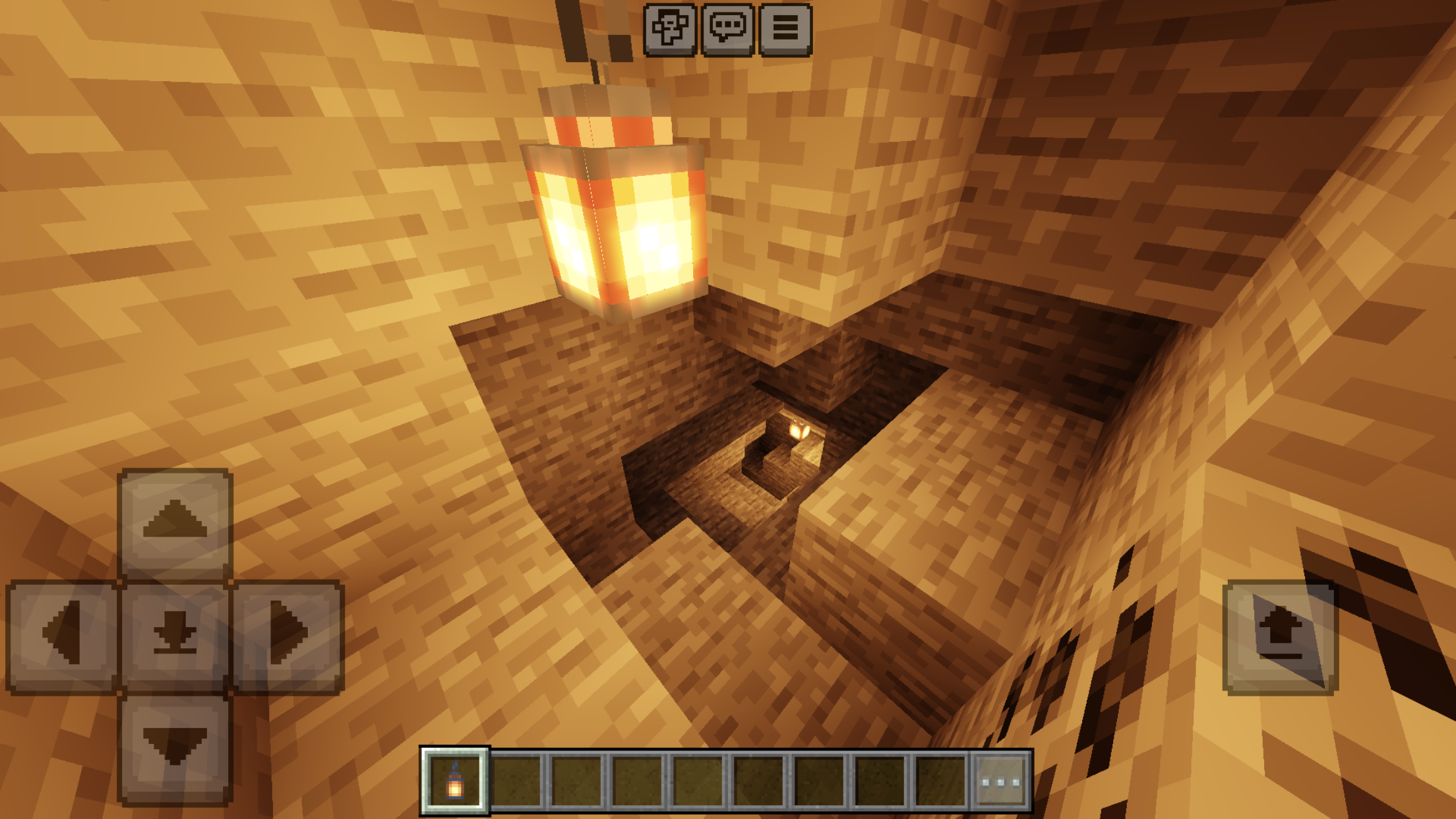Tap the jump button
The width and height of the screenshot is (1456, 819).
pyautogui.click(x=1280, y=636)
